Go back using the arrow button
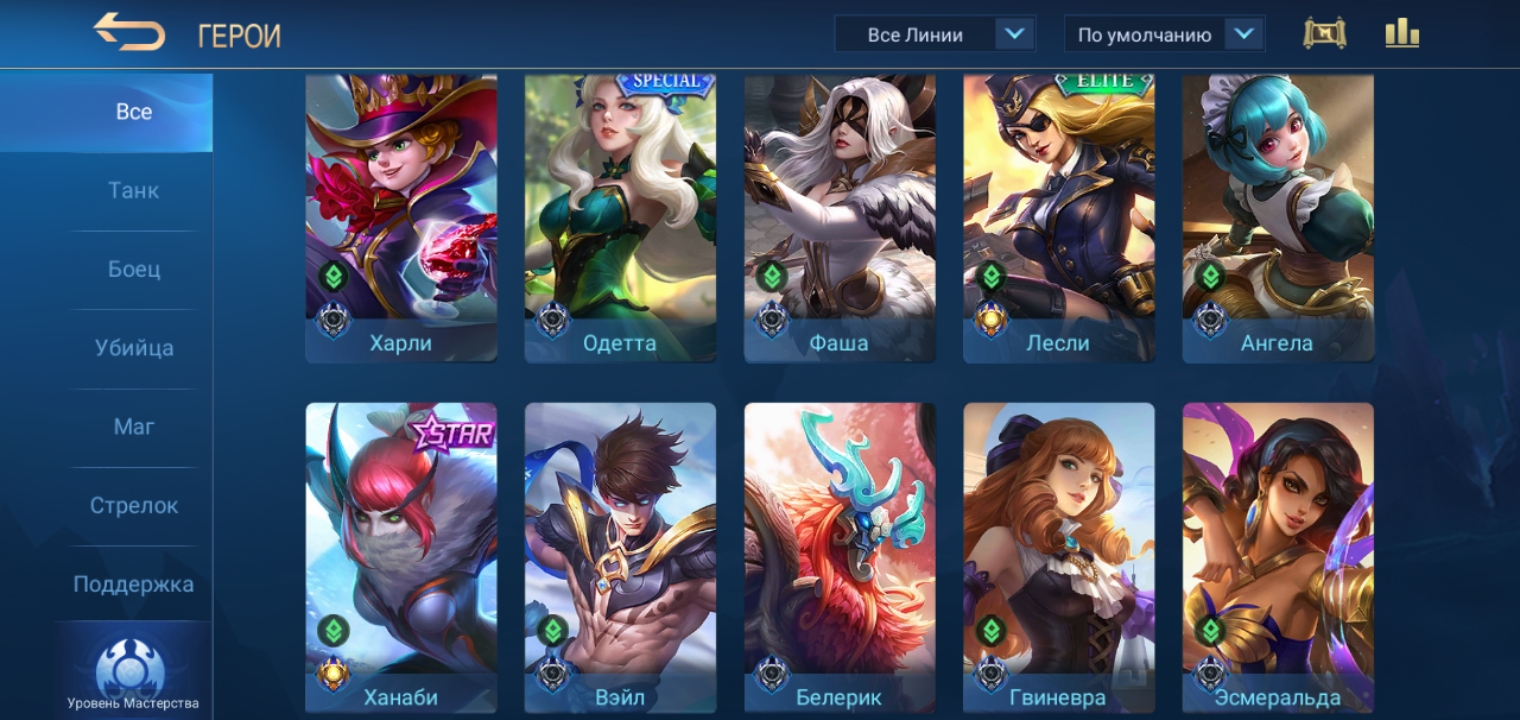 coord(129,33)
